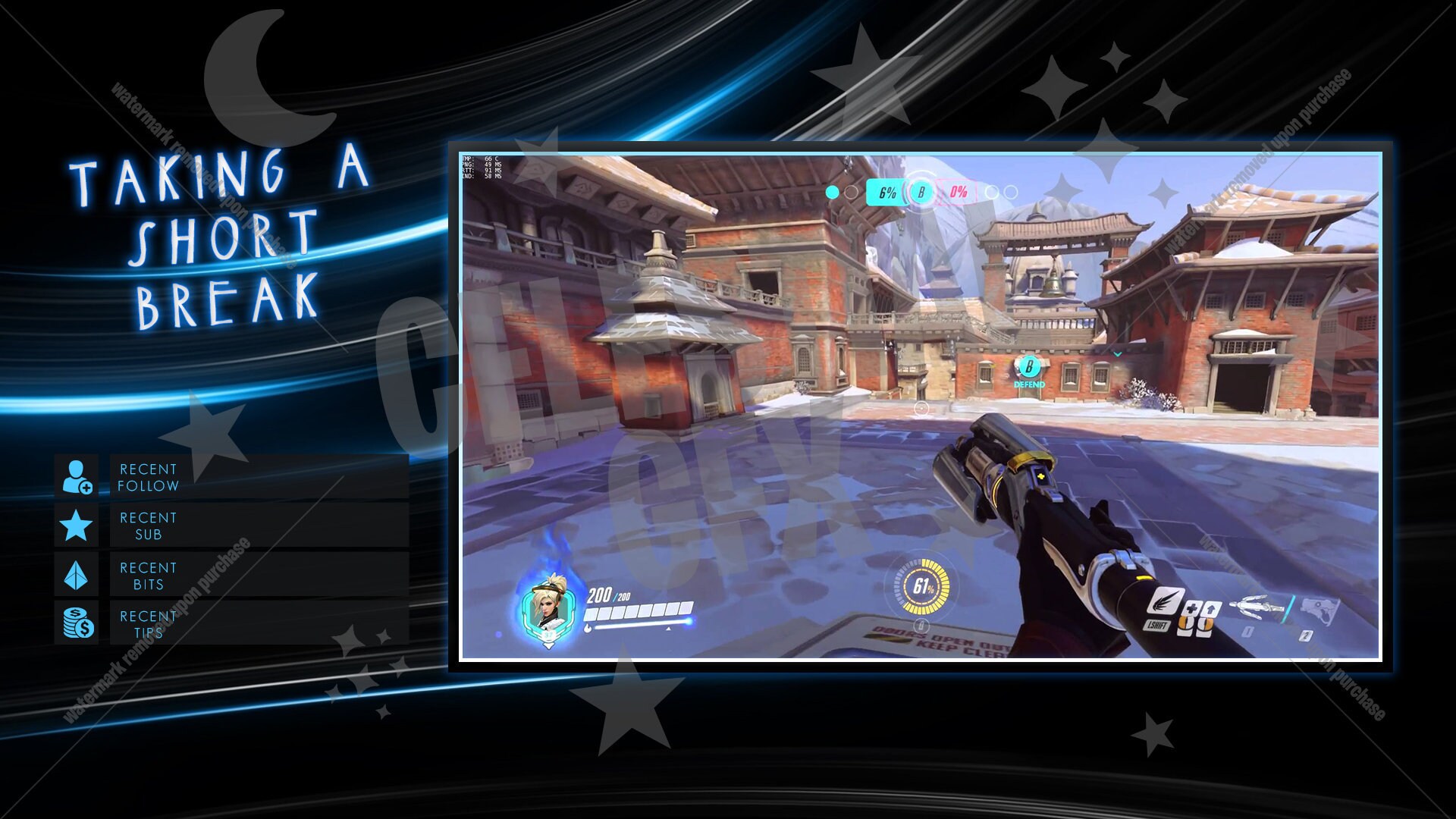Click the Recent Bits diamond icon
1456x819 pixels.
click(x=76, y=576)
